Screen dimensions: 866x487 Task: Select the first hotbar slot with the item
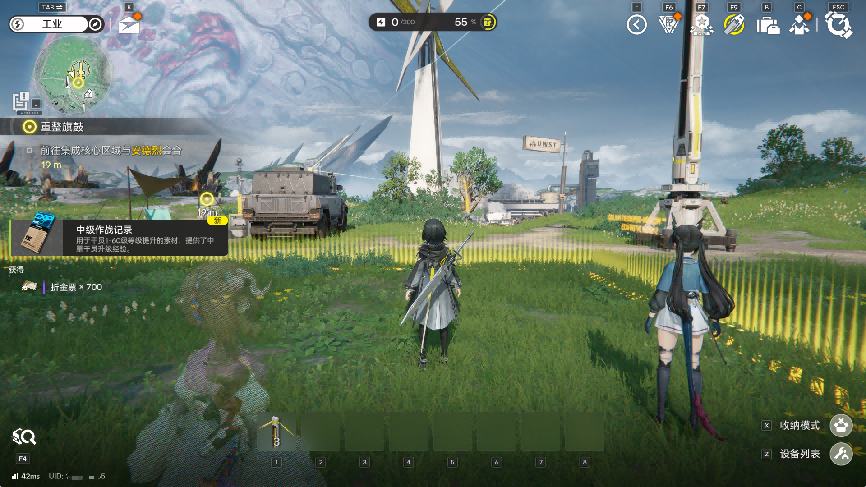click(277, 432)
